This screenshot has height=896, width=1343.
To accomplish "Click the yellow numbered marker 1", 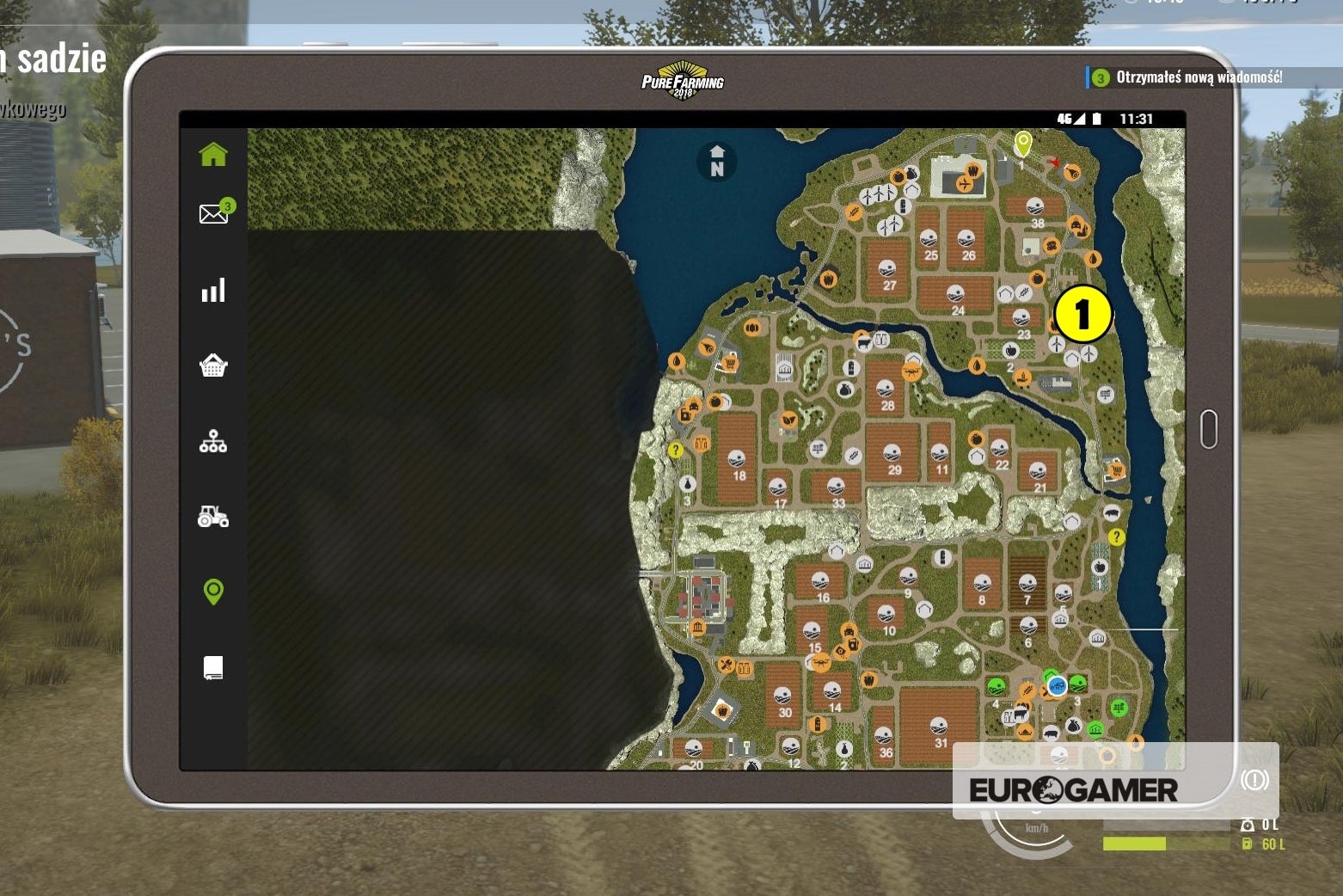I will (1082, 314).
